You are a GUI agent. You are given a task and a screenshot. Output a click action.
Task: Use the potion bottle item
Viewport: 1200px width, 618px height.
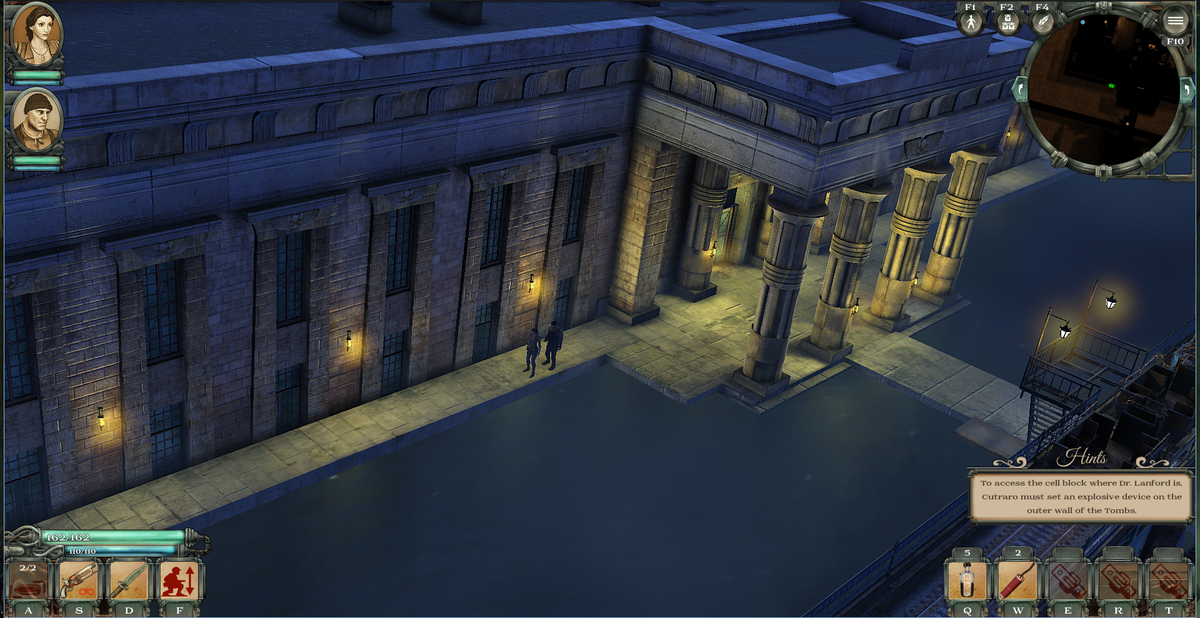click(967, 582)
